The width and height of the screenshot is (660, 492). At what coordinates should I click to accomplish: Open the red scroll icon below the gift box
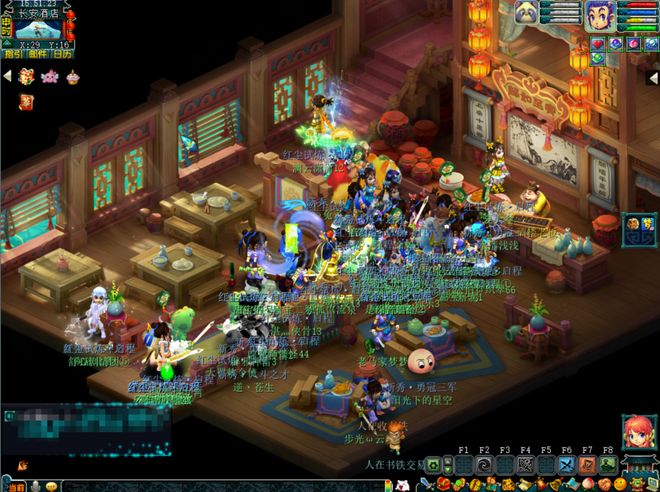[25, 100]
